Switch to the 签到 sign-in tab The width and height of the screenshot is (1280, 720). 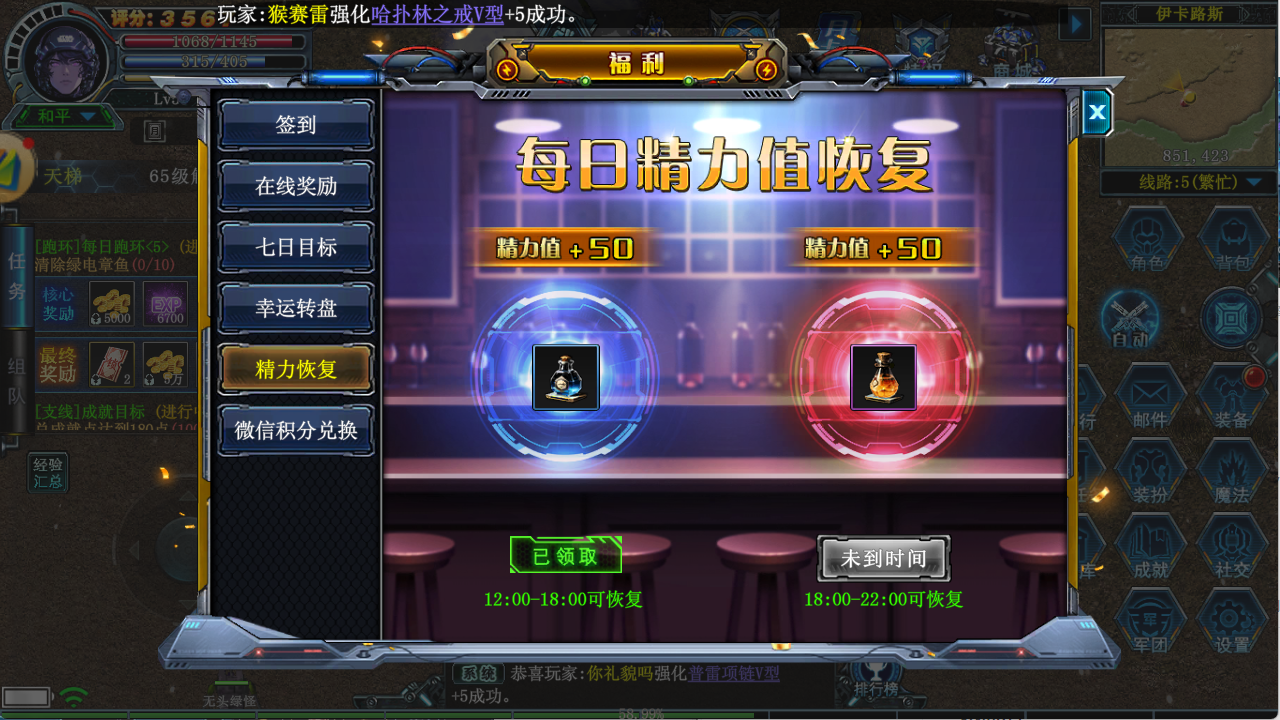296,124
